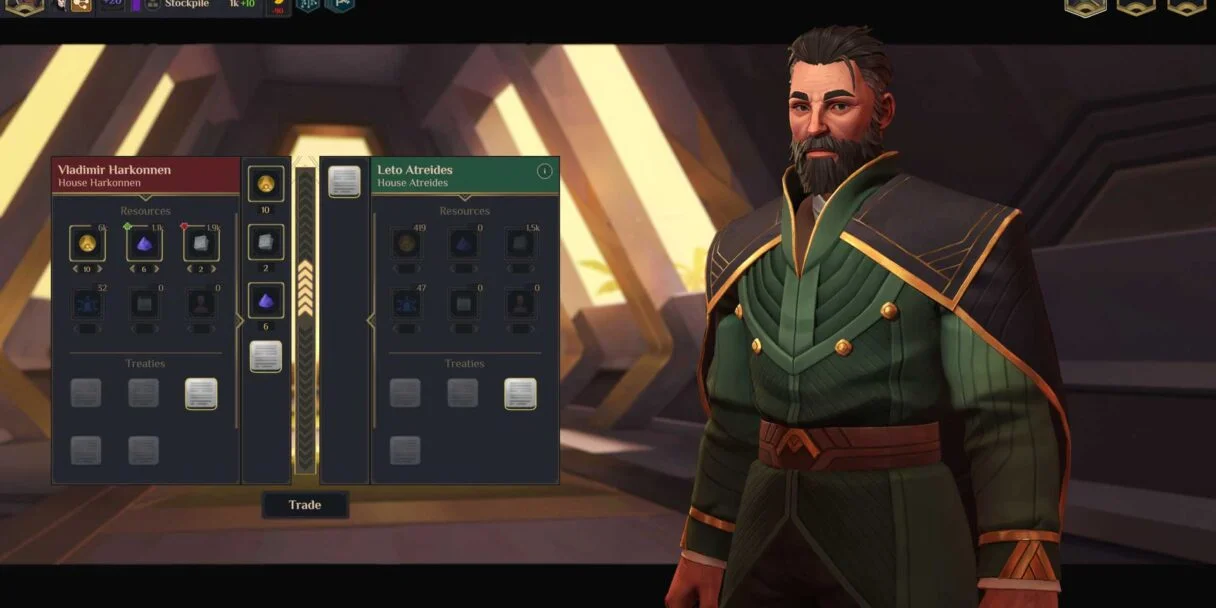1216x608 pixels.
Task: Remove the treaty document from Atreides' offer column
Action: pos(344,181)
